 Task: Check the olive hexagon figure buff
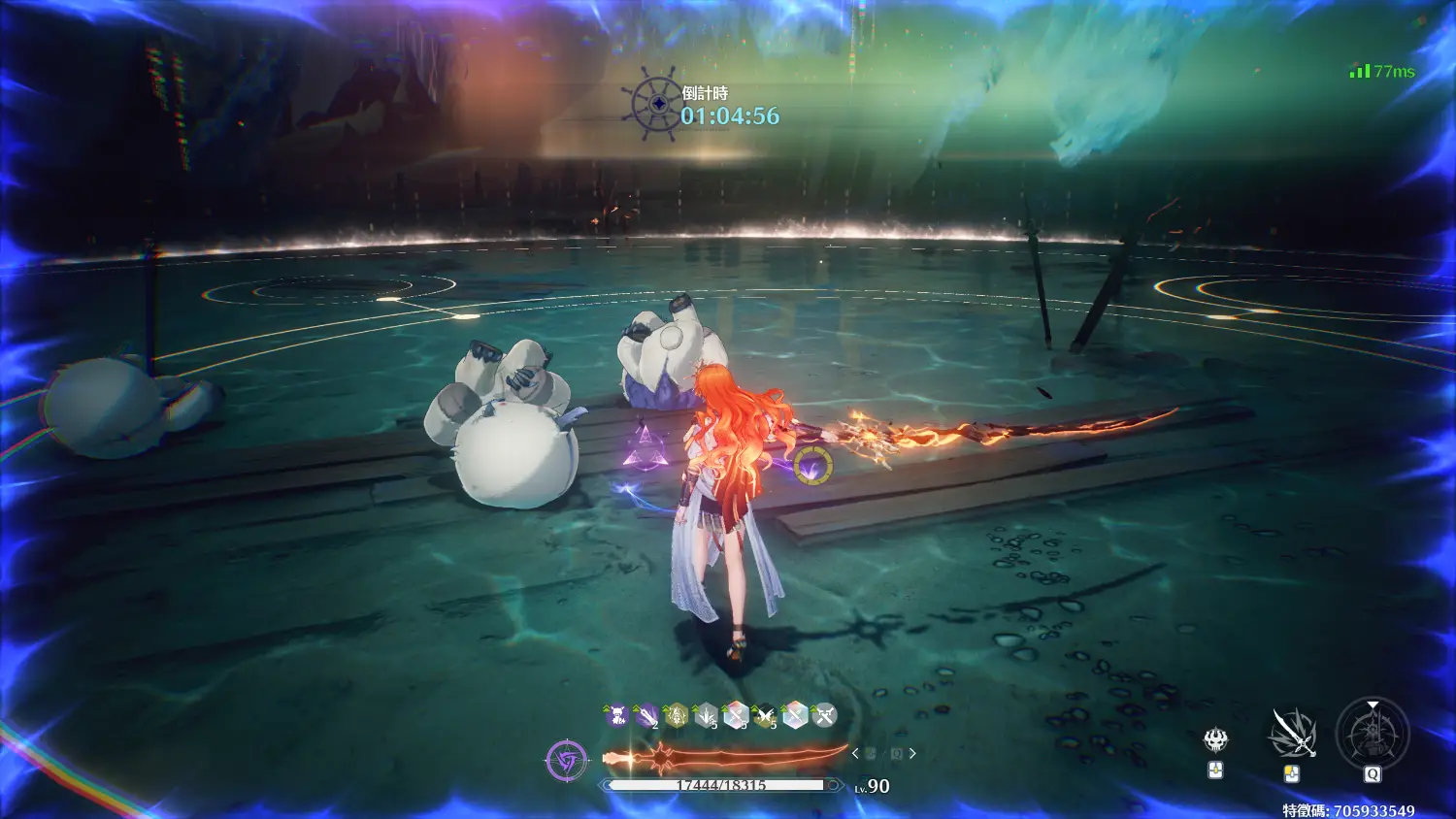click(x=676, y=716)
